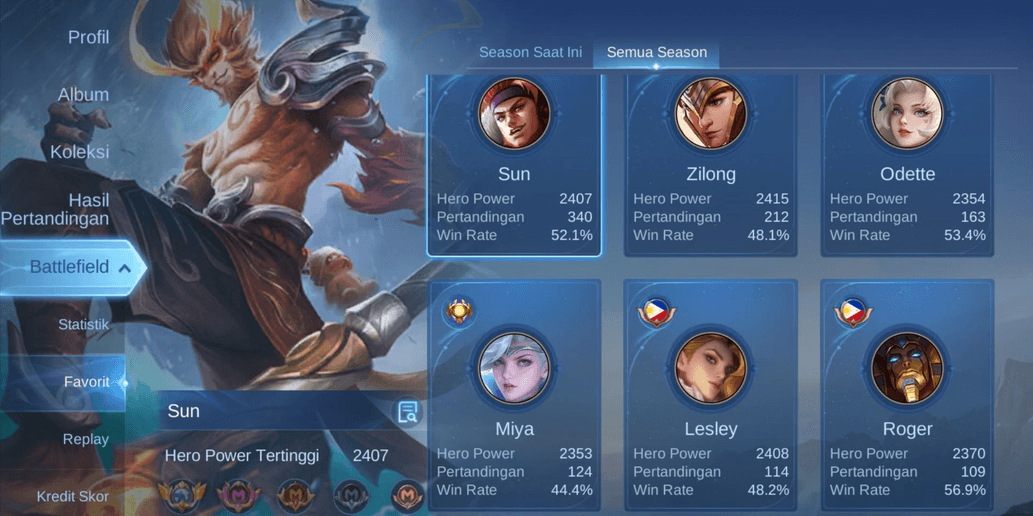View the Kredit Skor page
The width and height of the screenshot is (1033, 516).
[73, 496]
